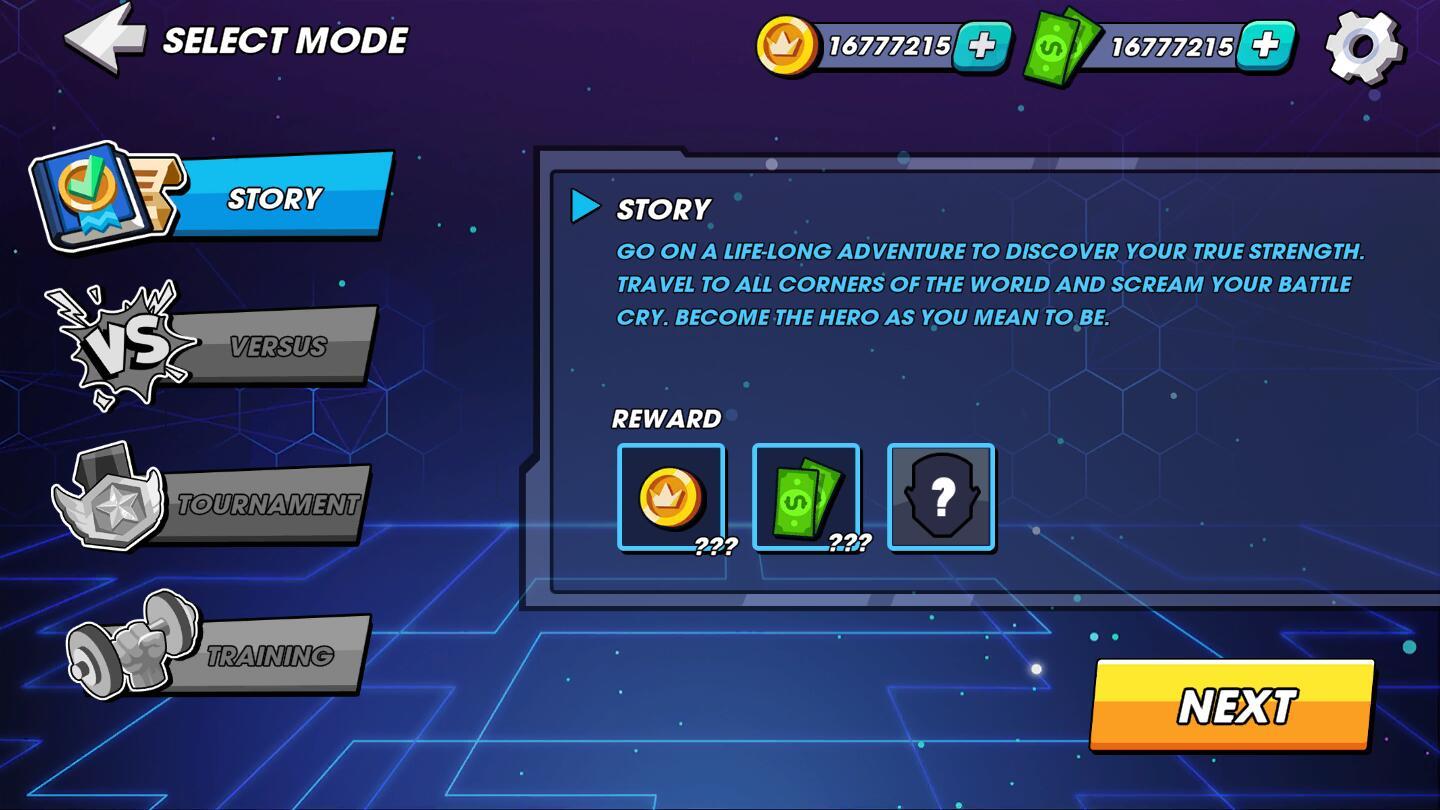Go back using the white arrow
The width and height of the screenshot is (1440, 810).
104,40
